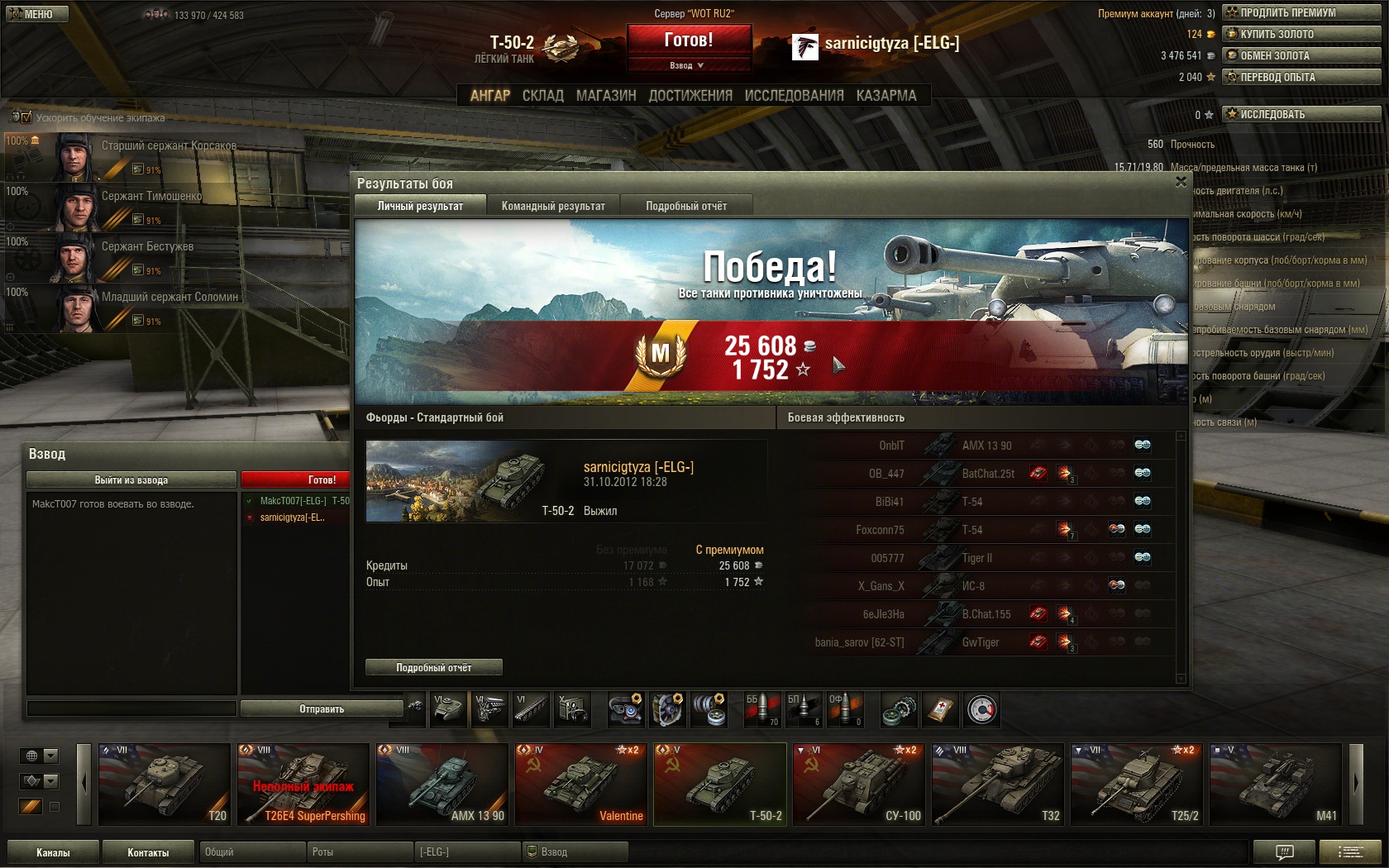Image resolution: width=1389 pixels, height=868 pixels.
Task: Select the AMX 13 90 tank in carousel
Action: coord(442,784)
